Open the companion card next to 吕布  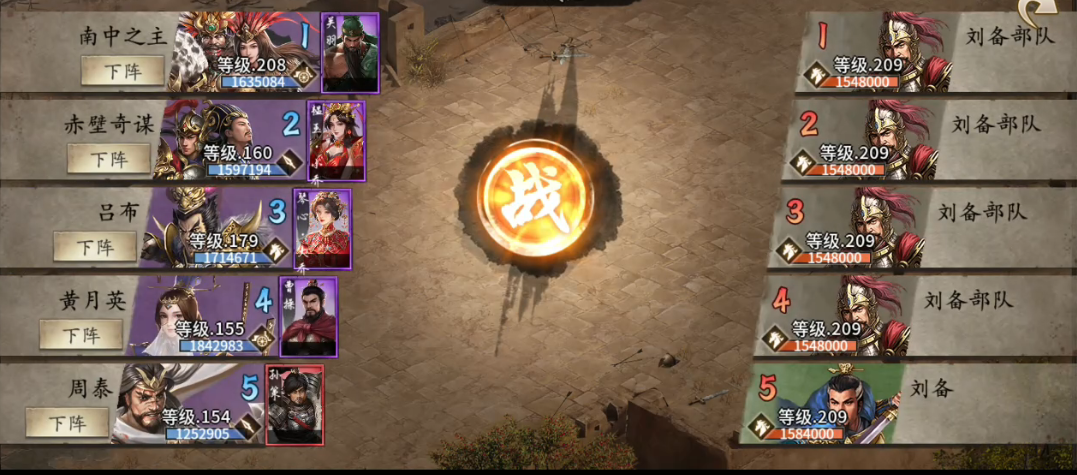point(322,228)
